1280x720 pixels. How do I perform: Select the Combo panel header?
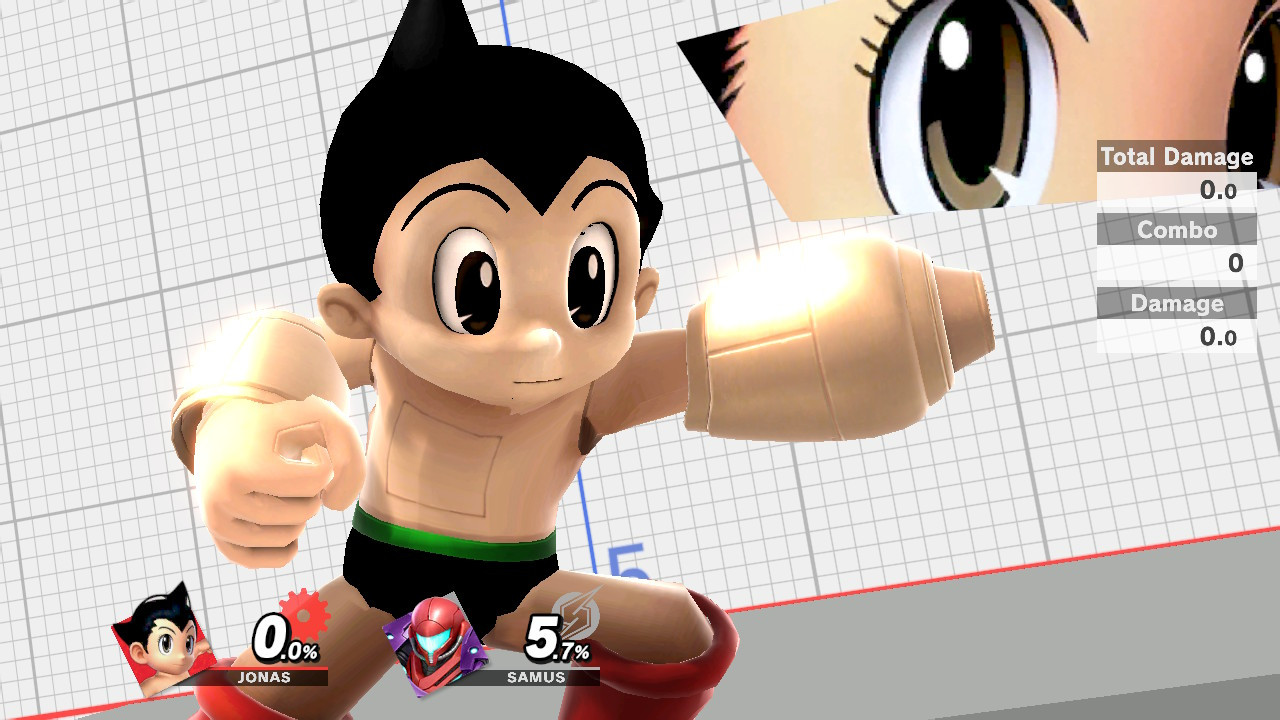point(1176,230)
